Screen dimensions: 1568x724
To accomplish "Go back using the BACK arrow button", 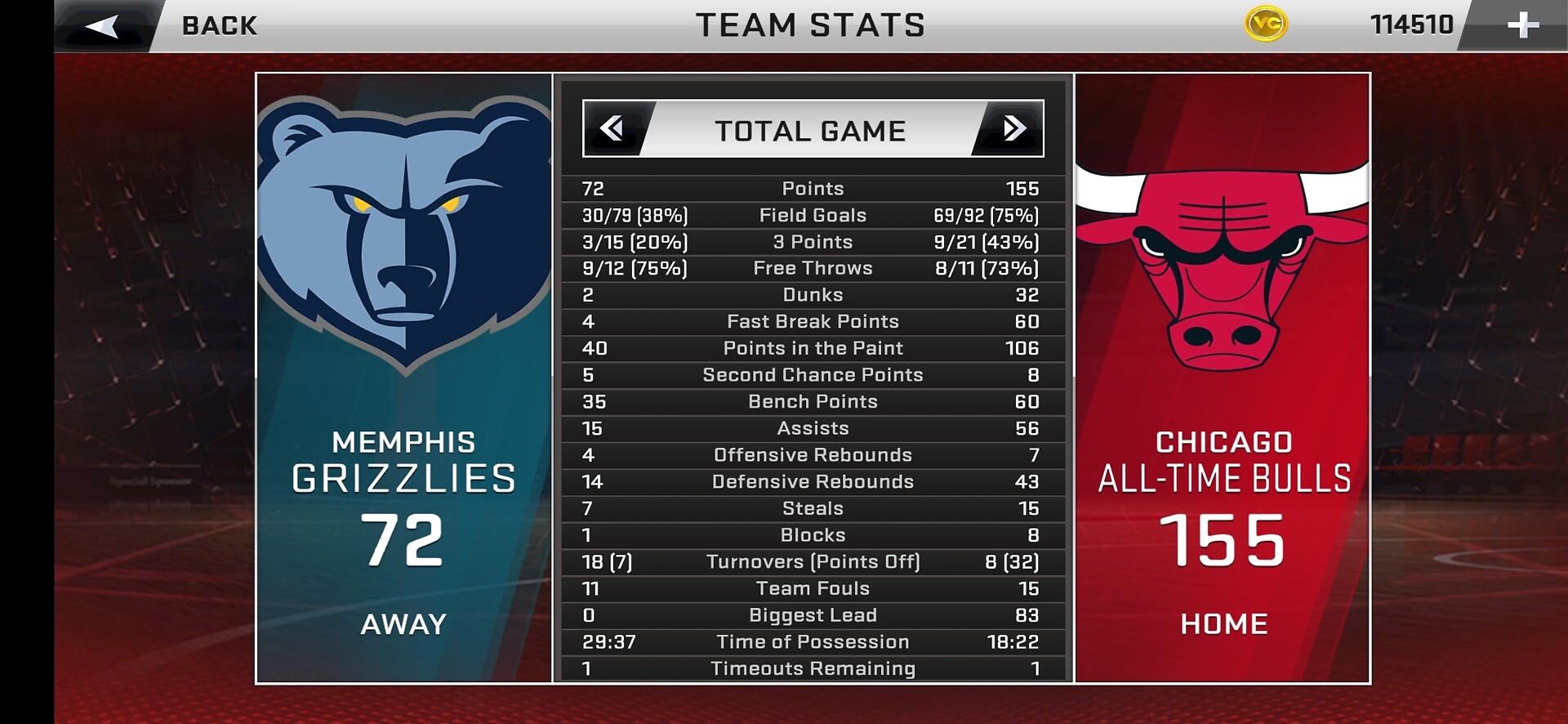I will pyautogui.click(x=103, y=26).
